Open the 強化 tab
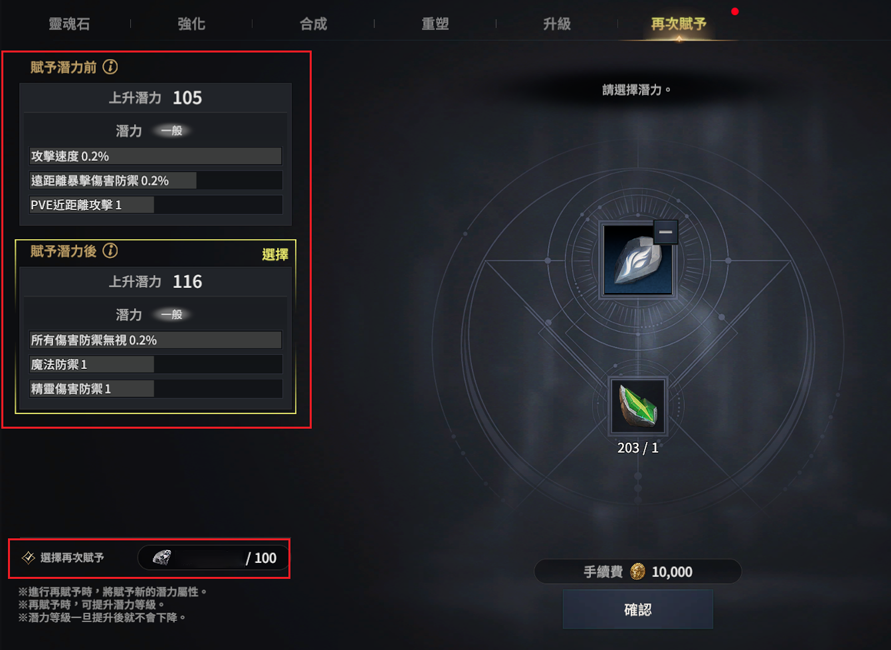The width and height of the screenshot is (891, 650). tap(191, 23)
